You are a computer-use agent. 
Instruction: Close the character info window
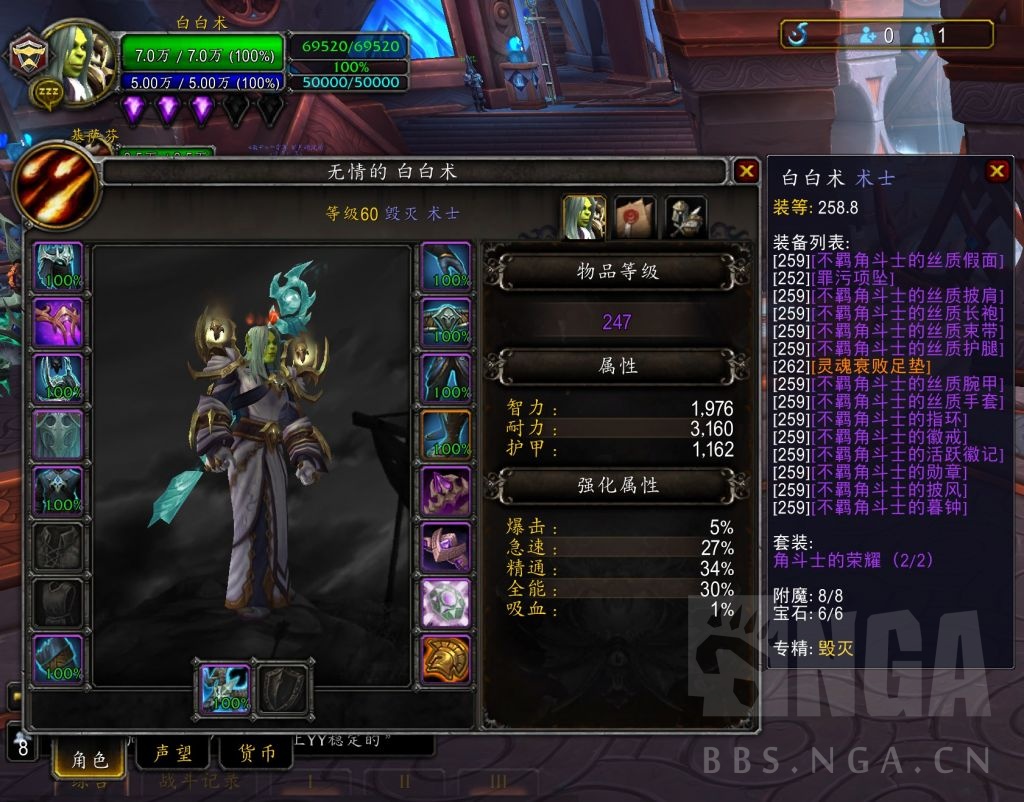746,171
